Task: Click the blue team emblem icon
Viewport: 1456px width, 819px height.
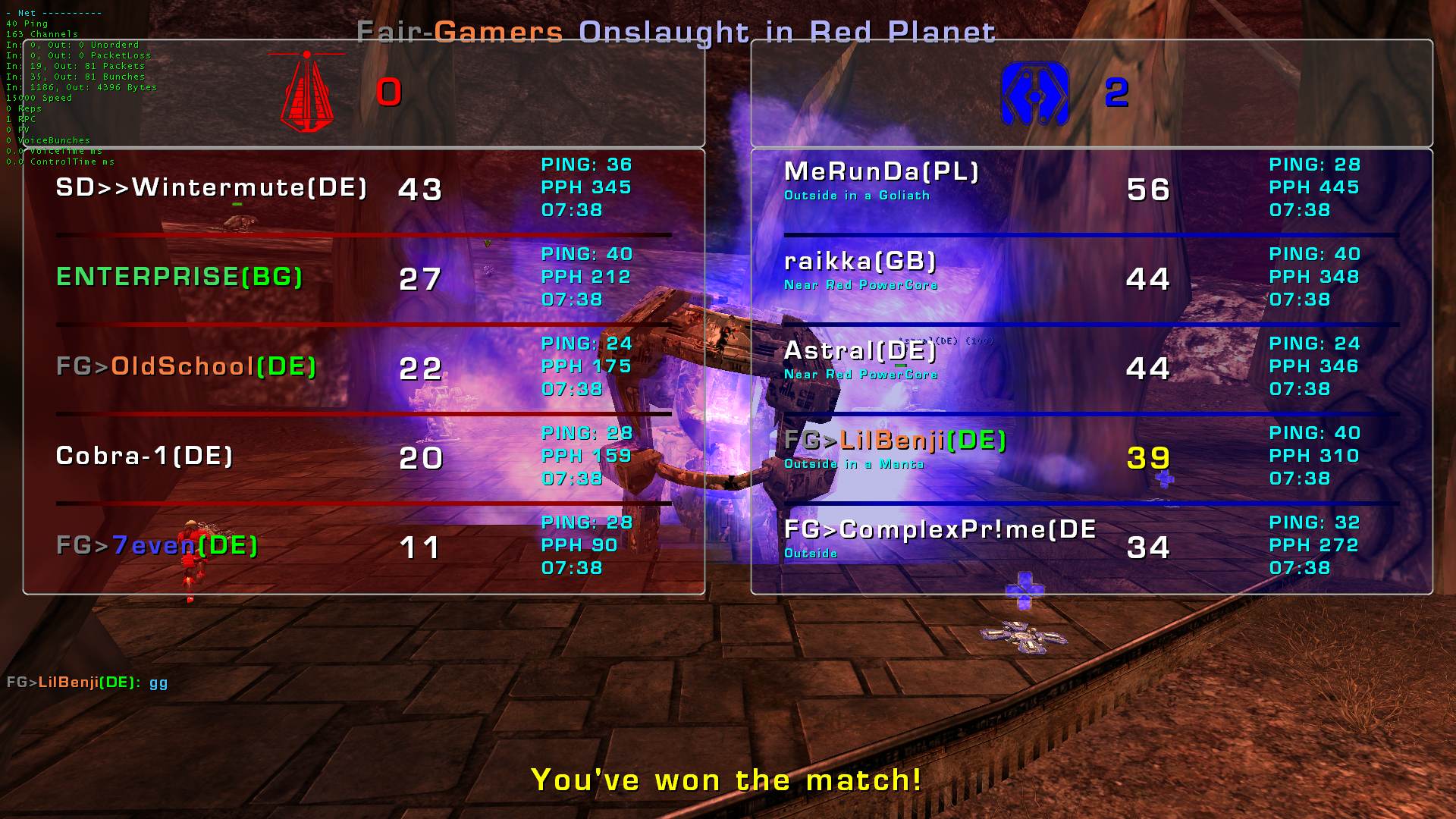Action: [x=1034, y=94]
